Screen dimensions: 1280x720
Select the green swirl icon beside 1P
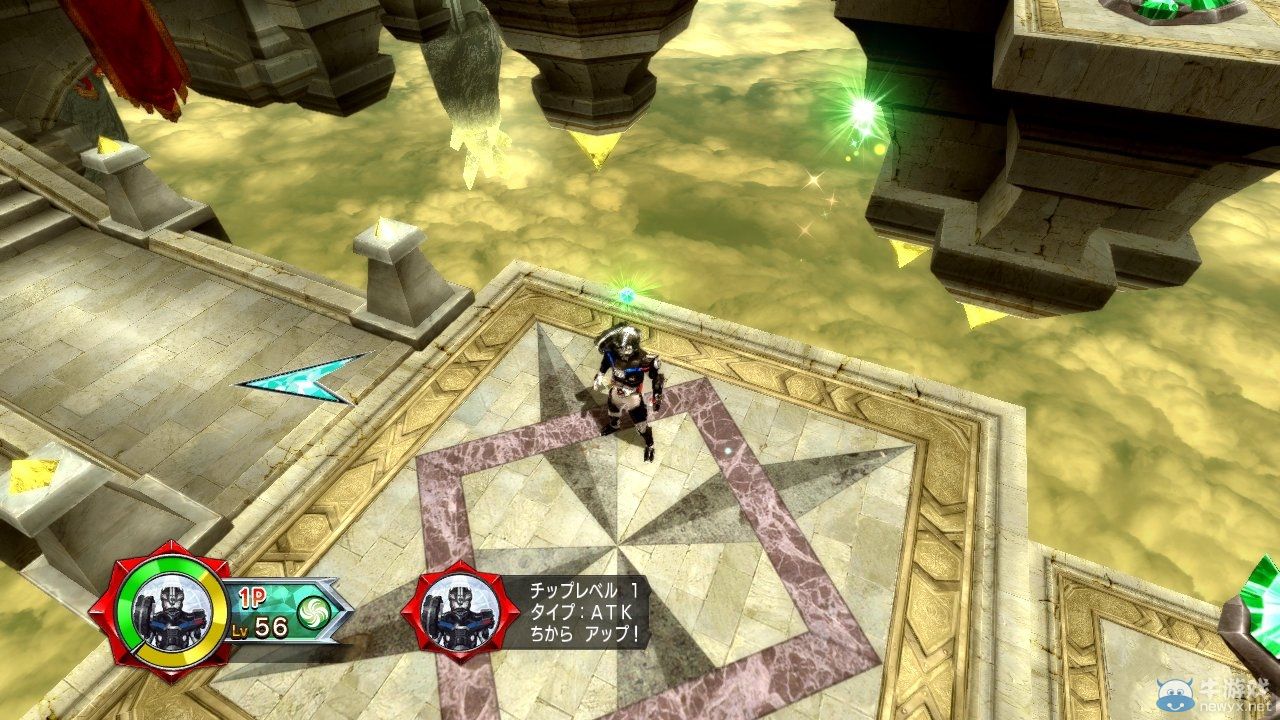(313, 610)
